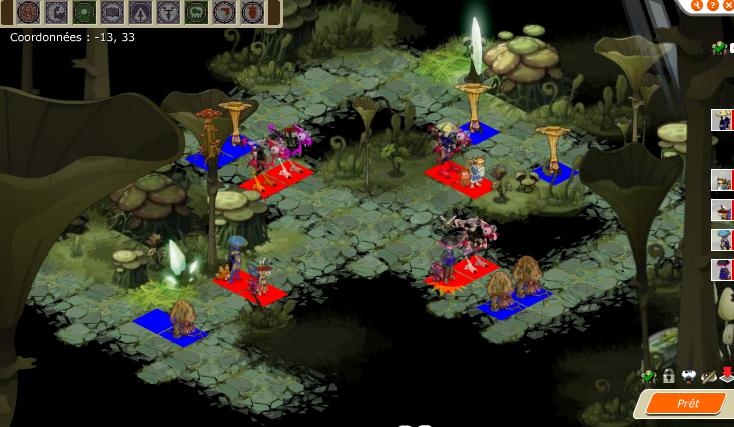This screenshot has width=734, height=427.
Task: Select the anvil-shaped icon in top bar
Action: point(168,13)
